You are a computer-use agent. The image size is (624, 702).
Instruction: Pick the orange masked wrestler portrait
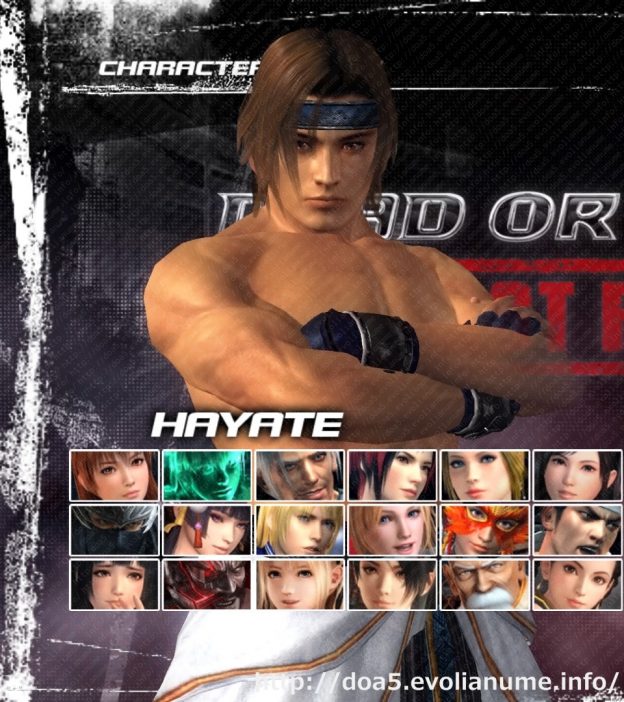coord(486,529)
